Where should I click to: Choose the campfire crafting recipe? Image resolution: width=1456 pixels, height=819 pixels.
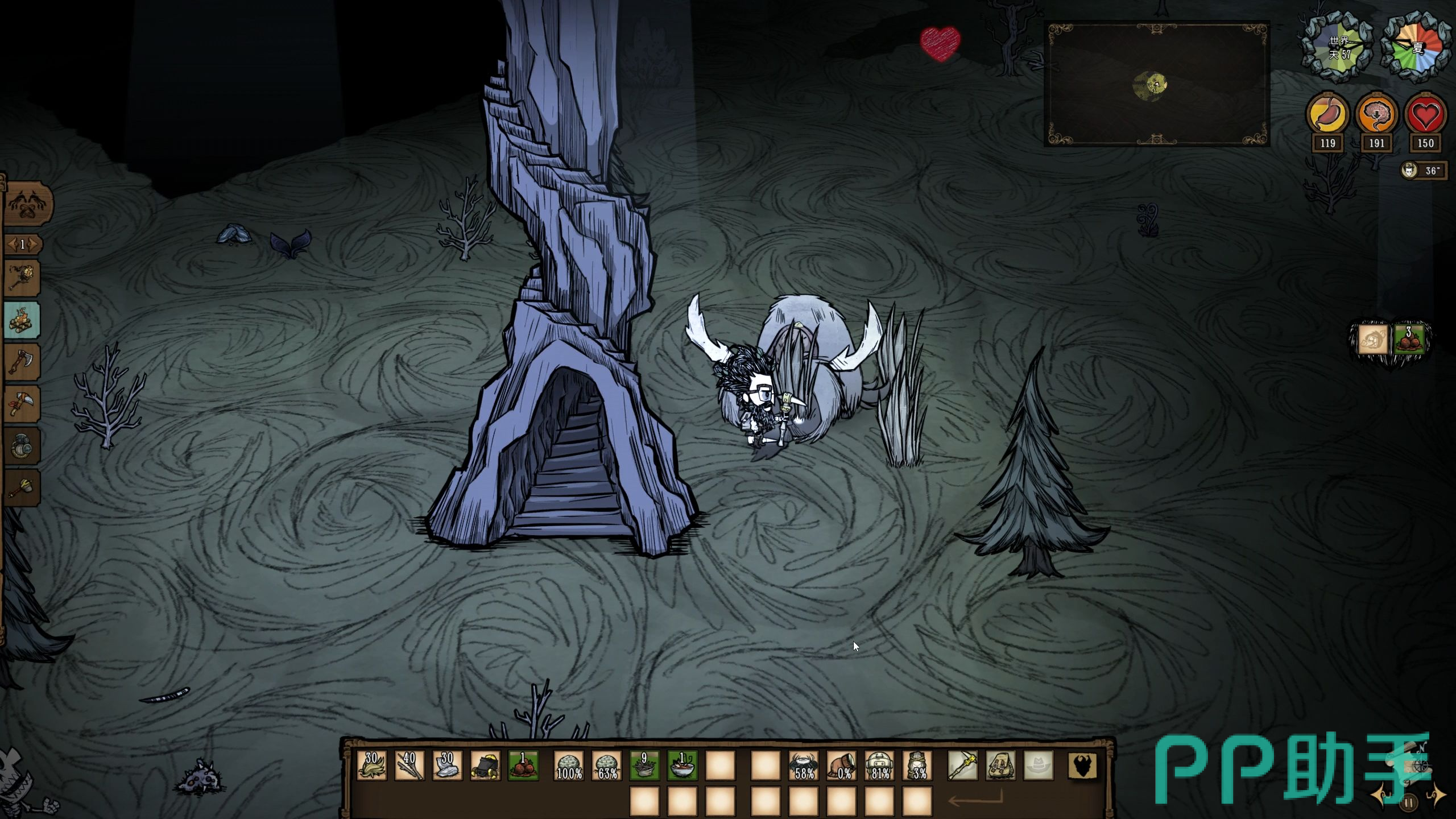coord(22,320)
